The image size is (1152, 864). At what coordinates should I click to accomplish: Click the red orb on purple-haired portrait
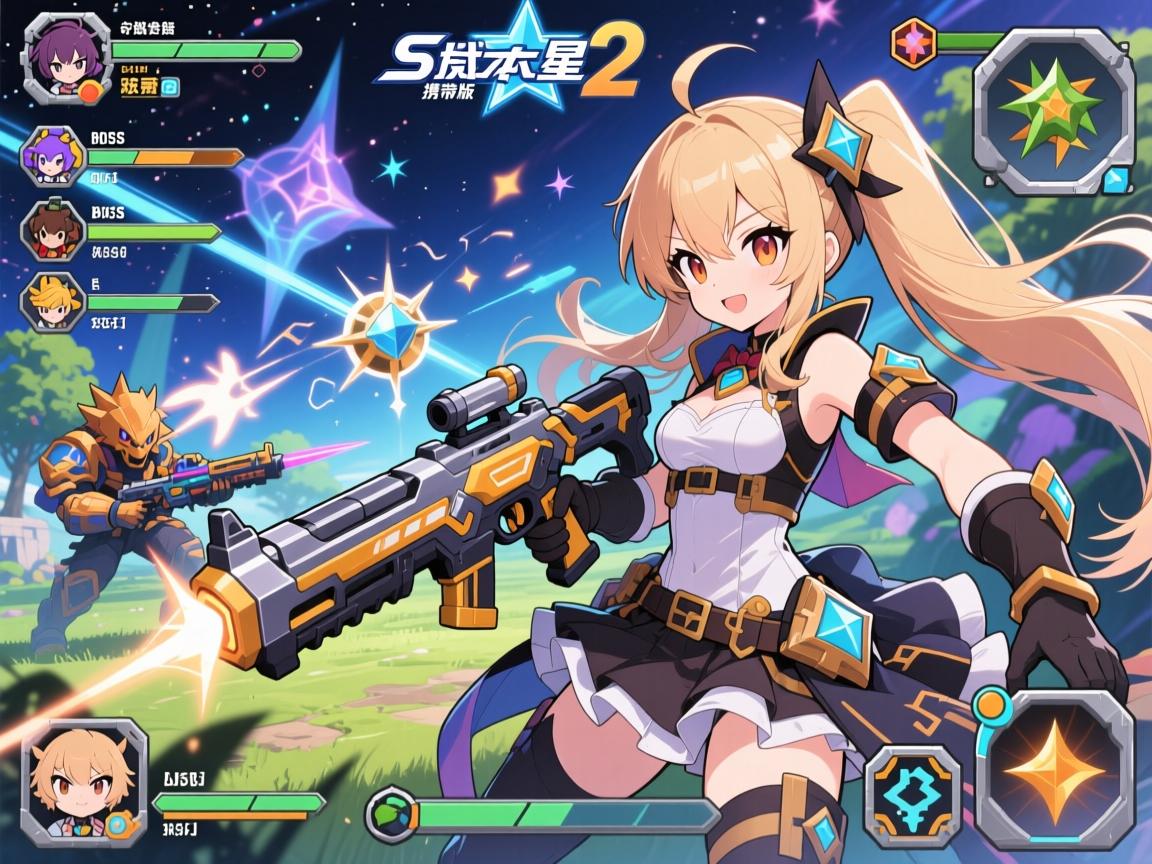(x=92, y=92)
